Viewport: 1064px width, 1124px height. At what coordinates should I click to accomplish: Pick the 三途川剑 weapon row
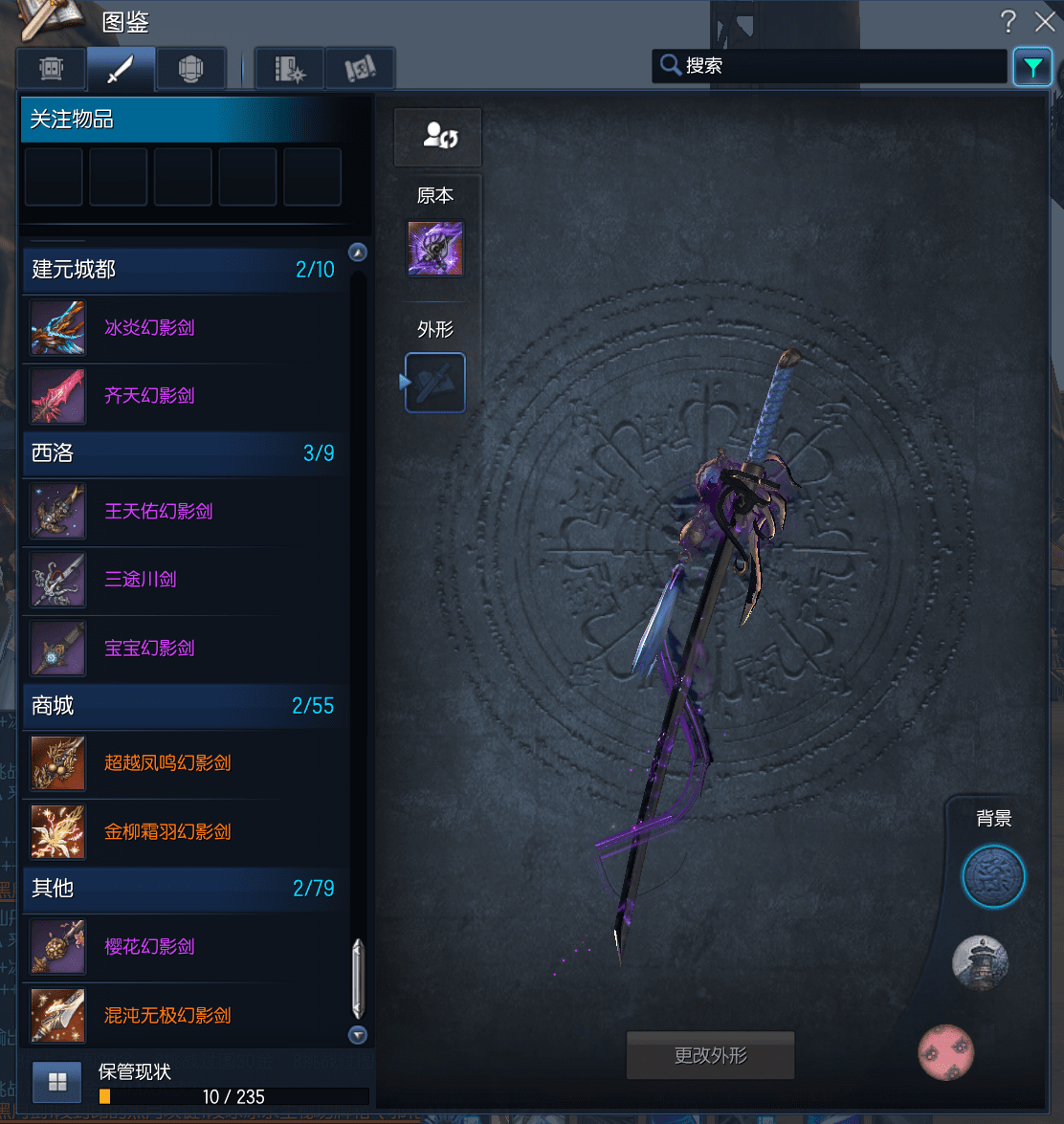tap(141, 579)
